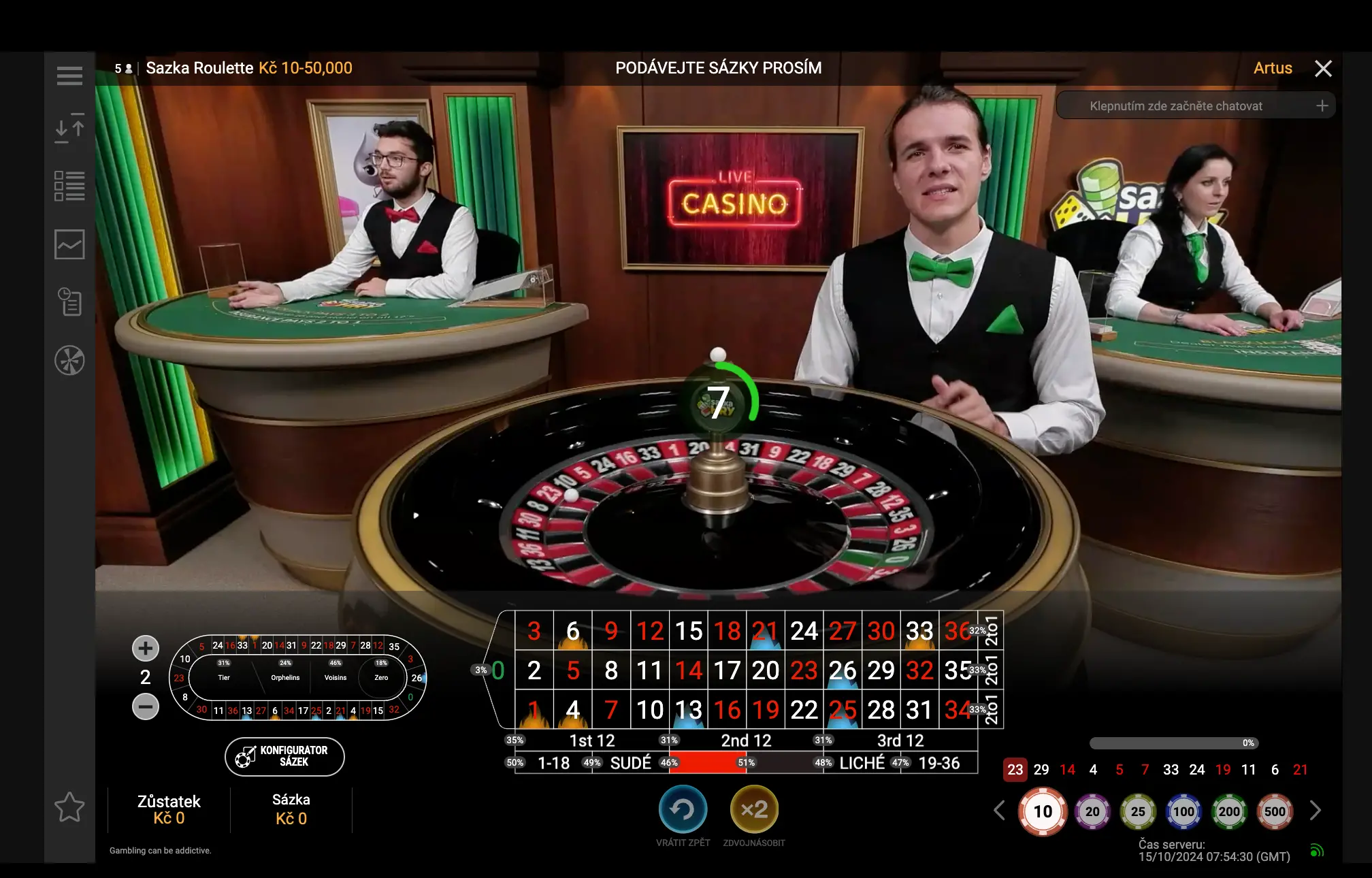Undo the last bet with Vrátit zpět
Viewport: 1372px width, 878px height.
click(683, 809)
